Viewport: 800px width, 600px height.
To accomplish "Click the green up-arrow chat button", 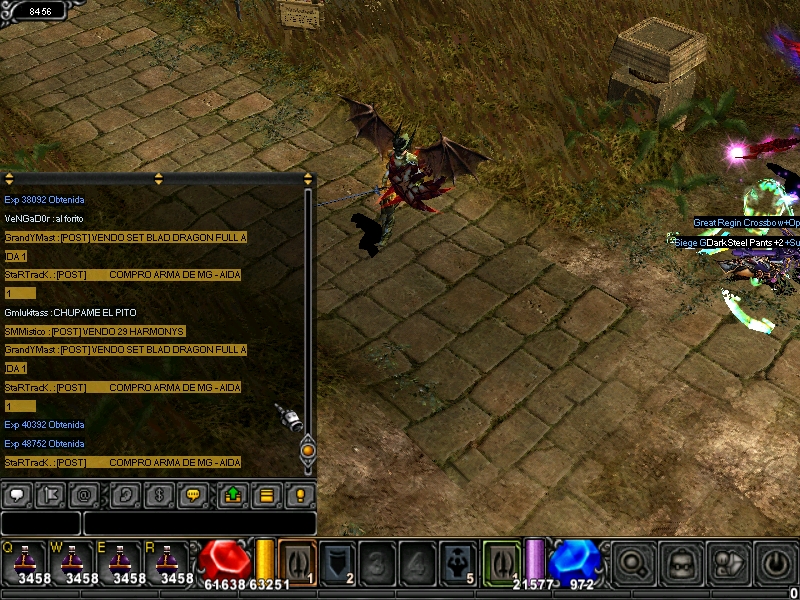I will click(232, 494).
